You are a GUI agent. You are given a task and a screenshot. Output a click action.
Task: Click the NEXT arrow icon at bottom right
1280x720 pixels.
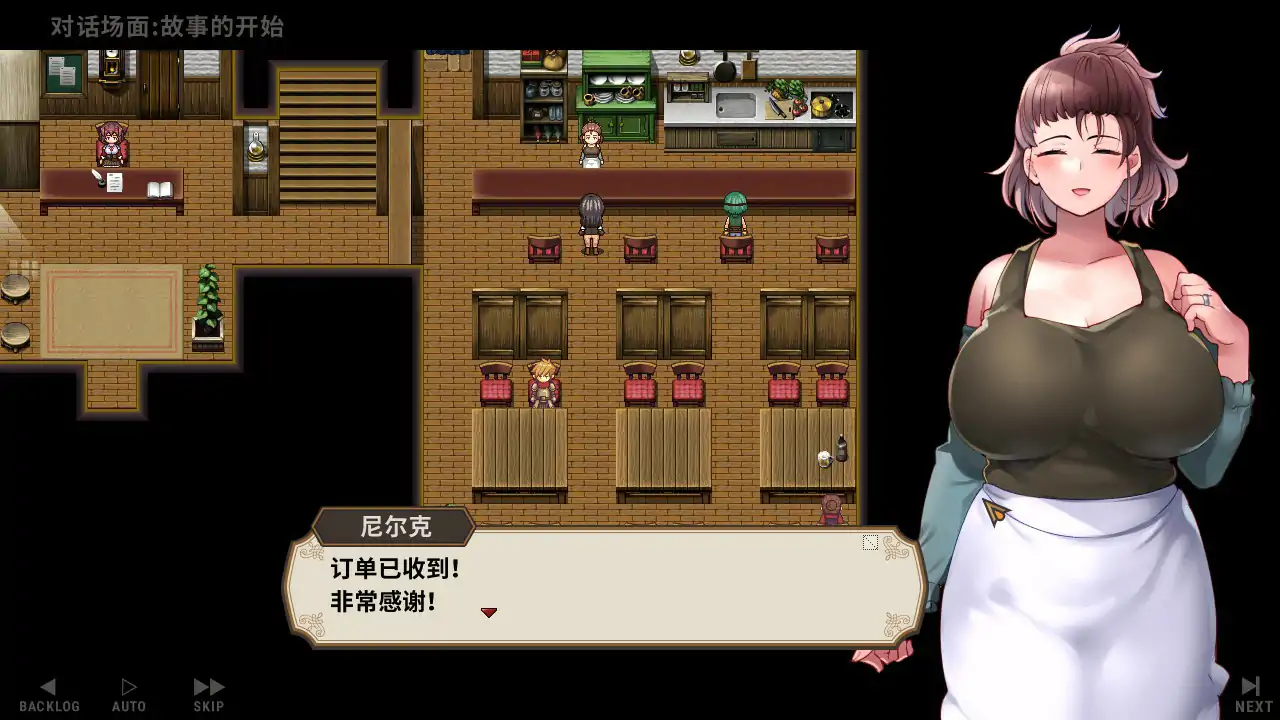1249,686
